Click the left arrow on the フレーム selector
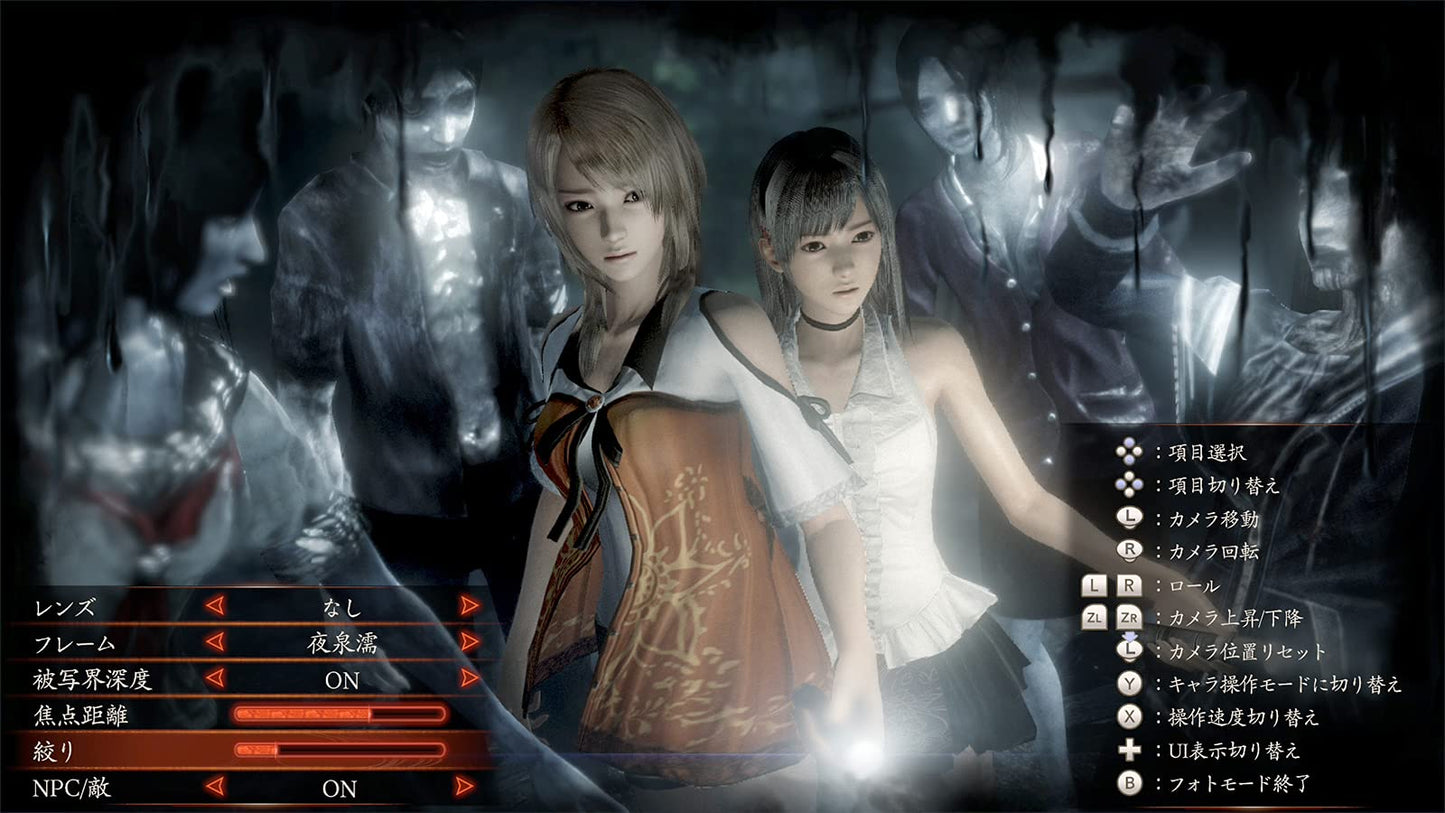1445x813 pixels. [x=215, y=644]
